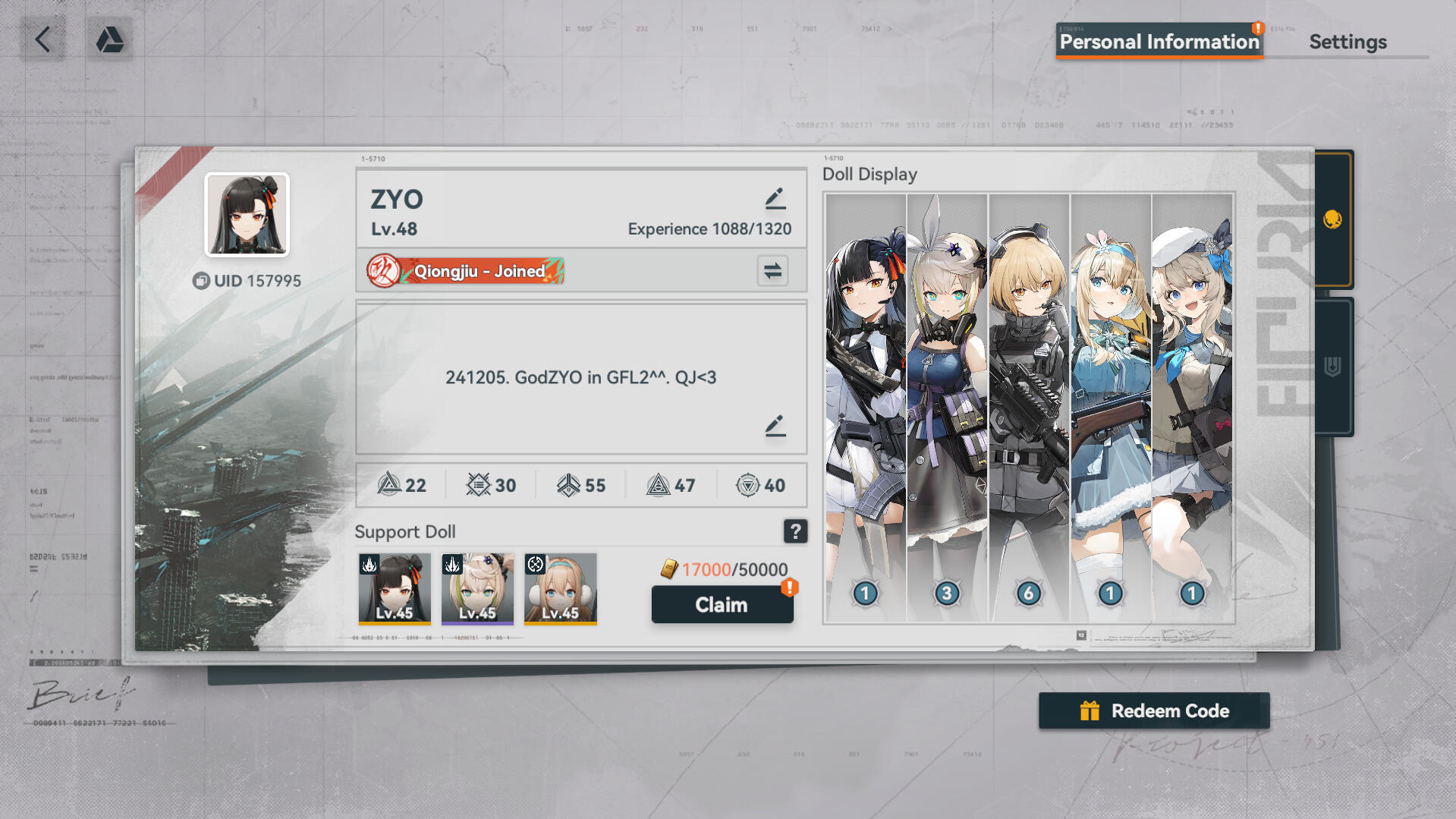Open the home triangle logo button

coord(109,39)
